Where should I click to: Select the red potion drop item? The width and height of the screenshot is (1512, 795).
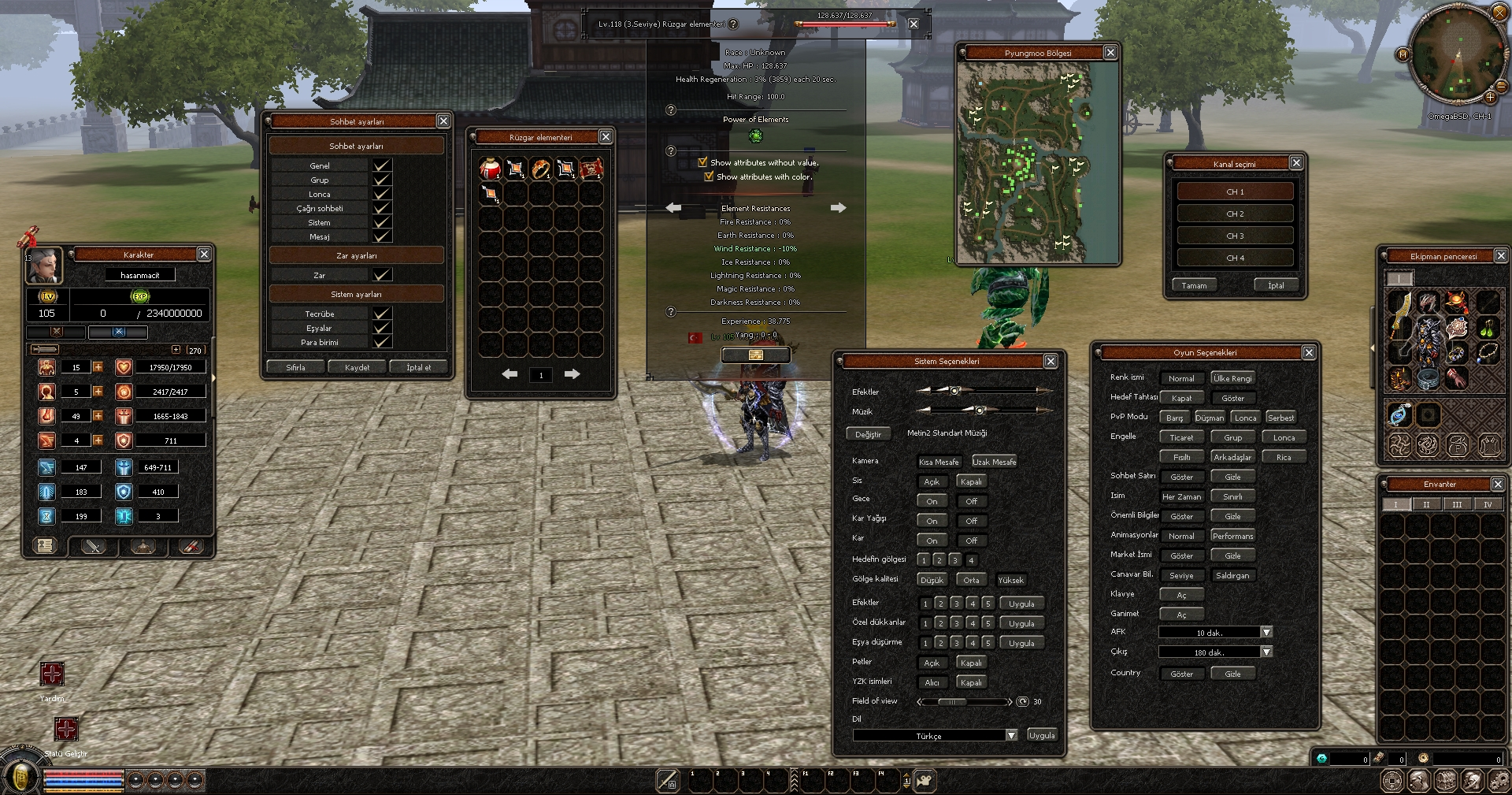coord(490,169)
